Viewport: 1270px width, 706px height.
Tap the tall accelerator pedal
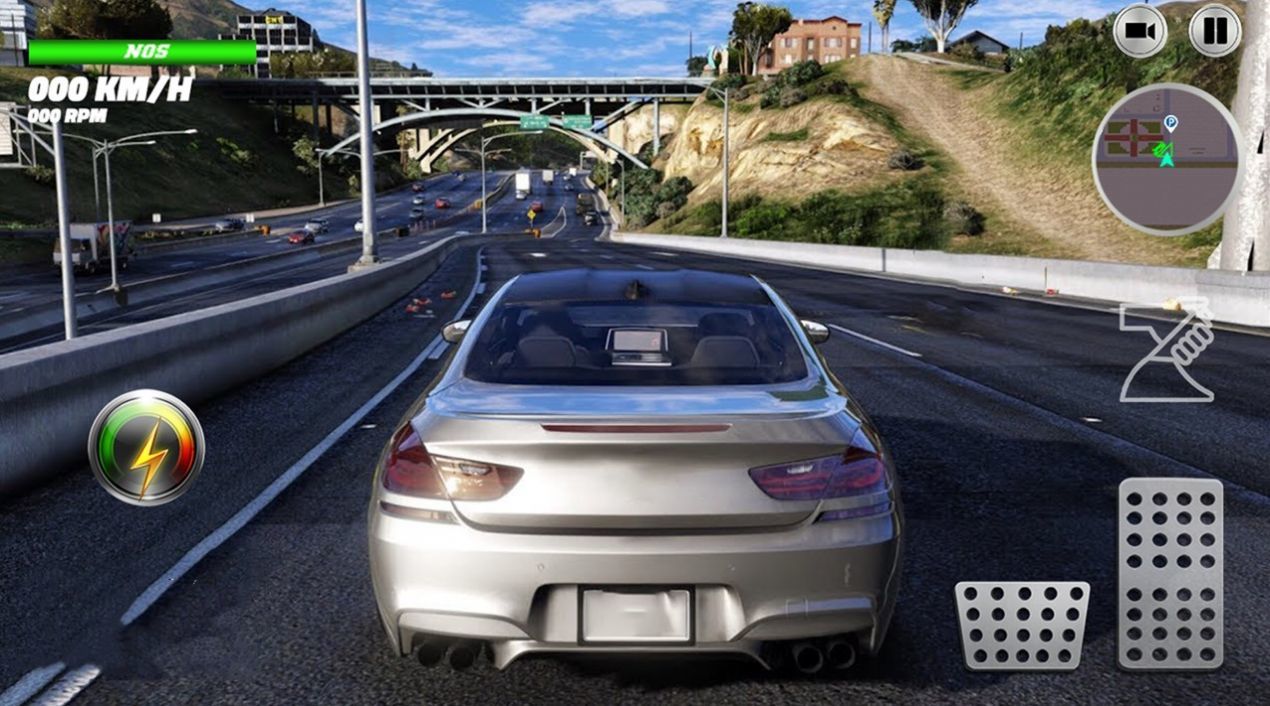(x=1170, y=573)
